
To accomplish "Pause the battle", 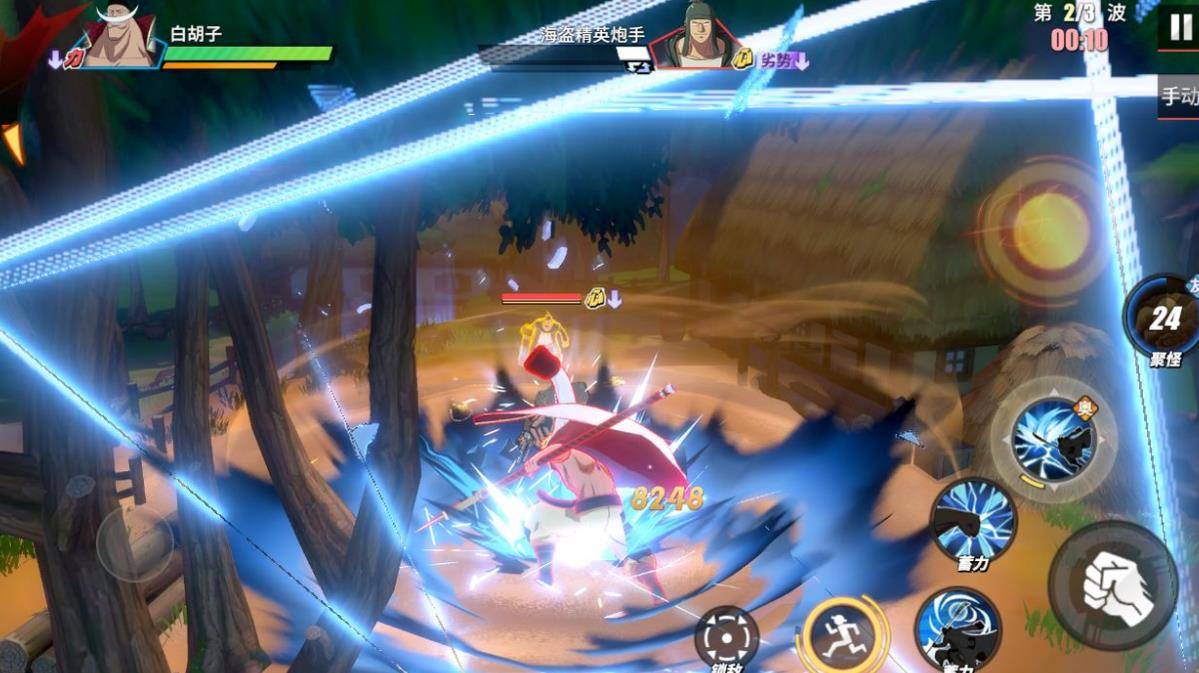I will pos(1180,27).
